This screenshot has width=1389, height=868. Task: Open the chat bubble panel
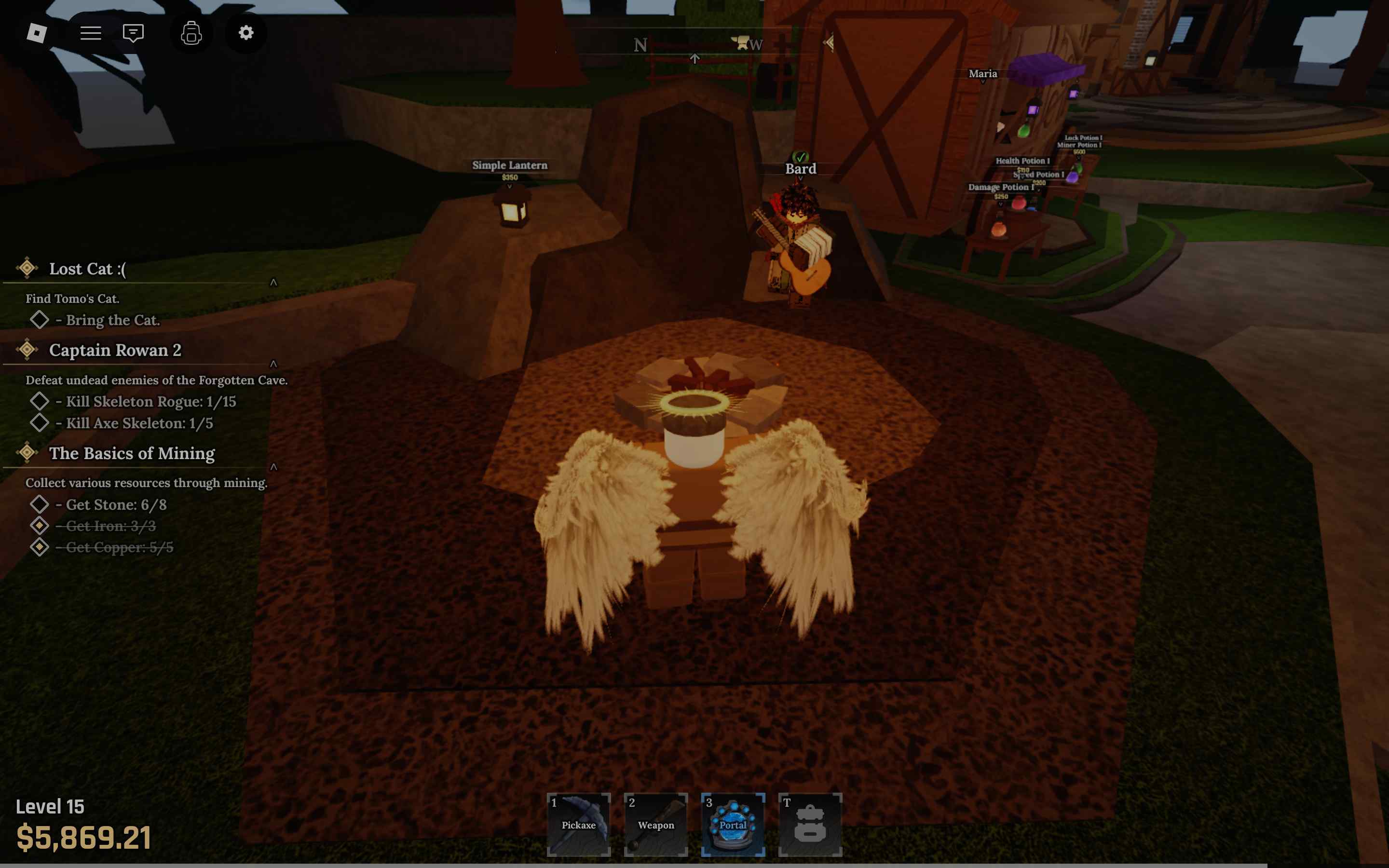[133, 33]
